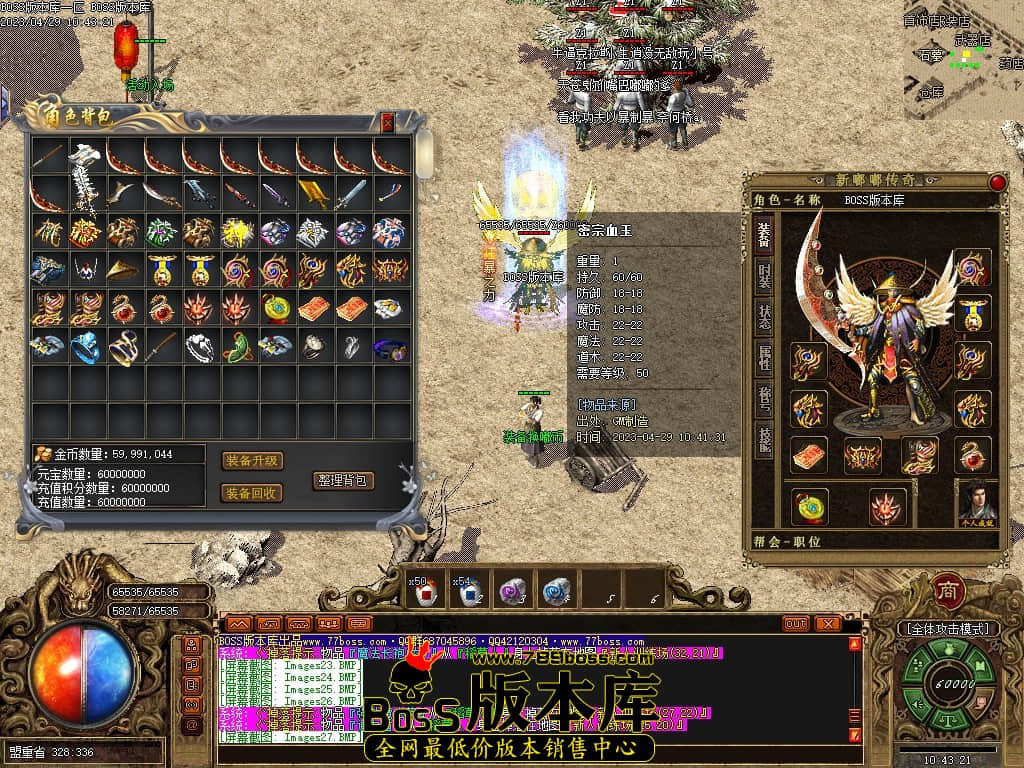
Task: Close the character backpack window
Action: coord(388,123)
